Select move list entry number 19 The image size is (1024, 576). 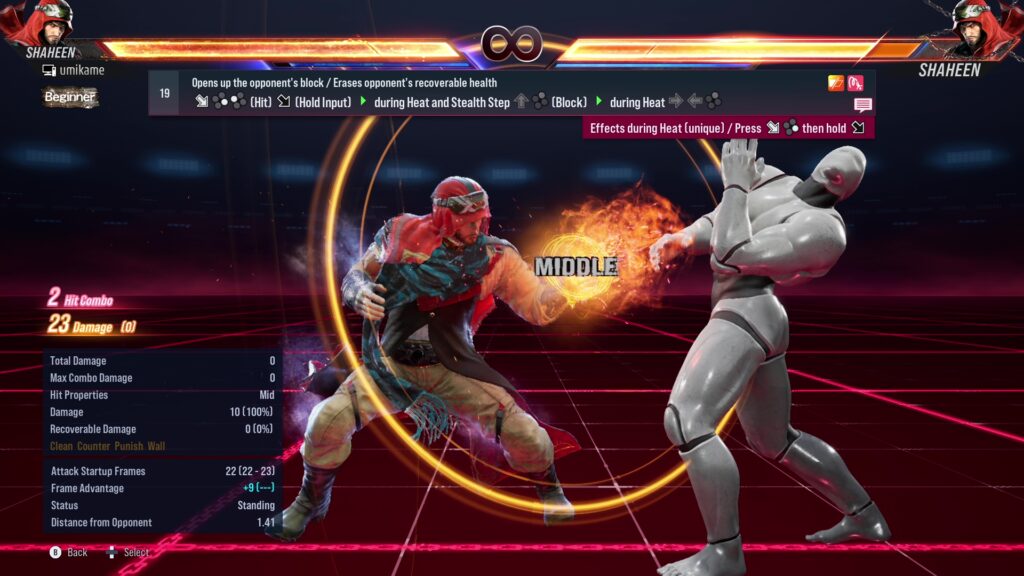point(164,93)
